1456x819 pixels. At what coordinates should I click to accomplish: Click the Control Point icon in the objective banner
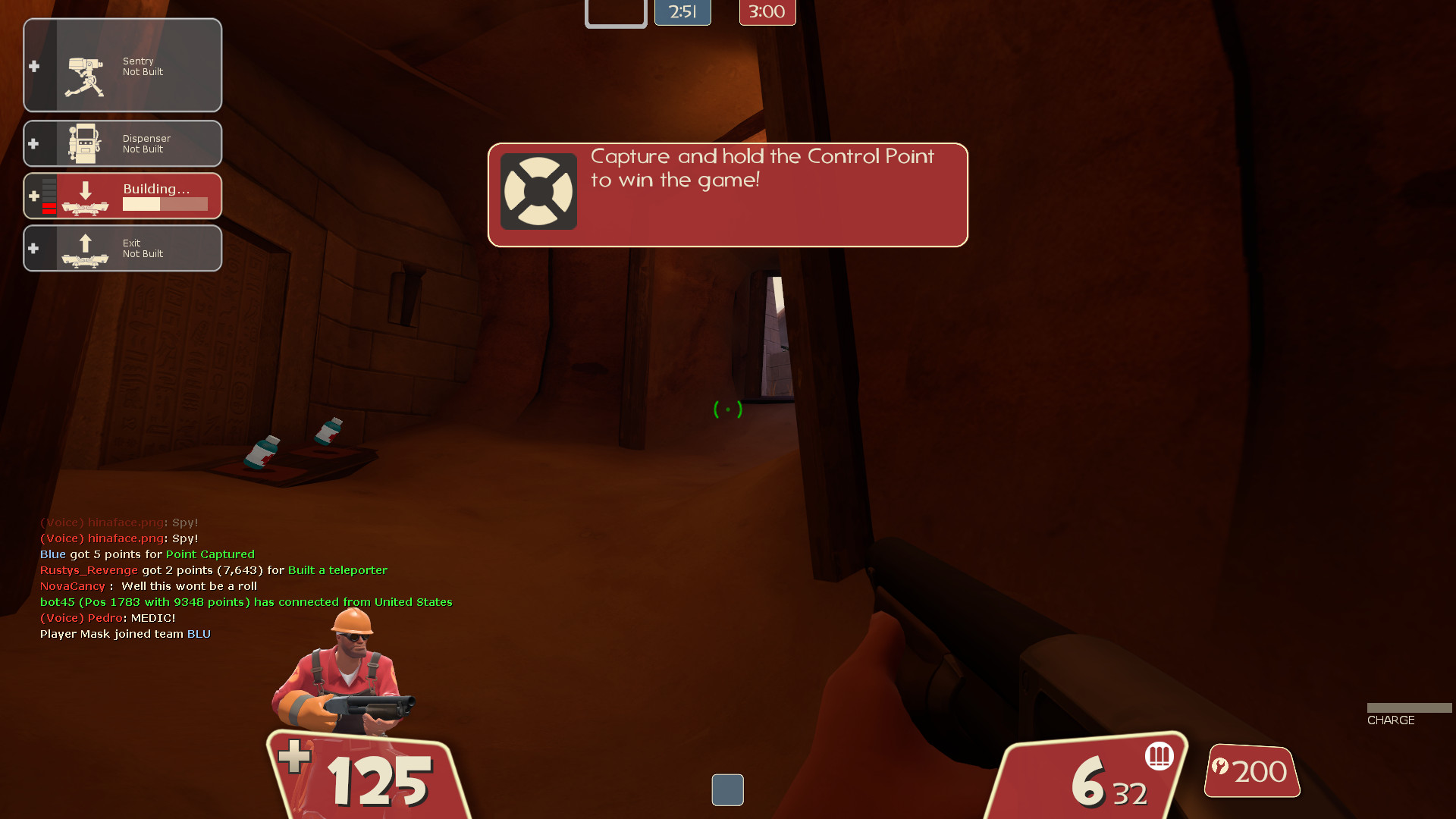click(x=538, y=191)
